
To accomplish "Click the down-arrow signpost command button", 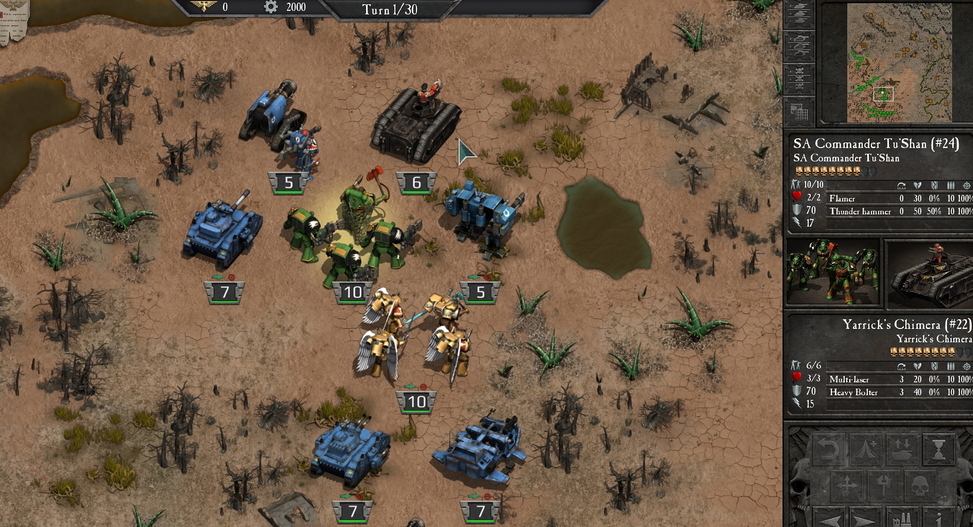I will pos(882,487).
